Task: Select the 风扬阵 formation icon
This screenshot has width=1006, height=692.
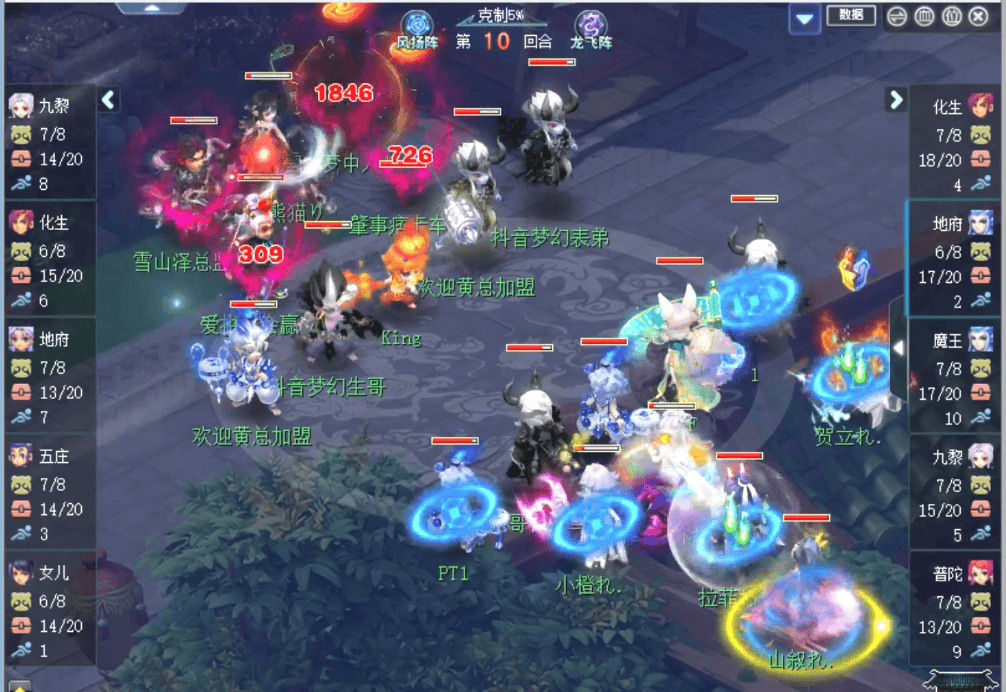Action: pyautogui.click(x=416, y=28)
